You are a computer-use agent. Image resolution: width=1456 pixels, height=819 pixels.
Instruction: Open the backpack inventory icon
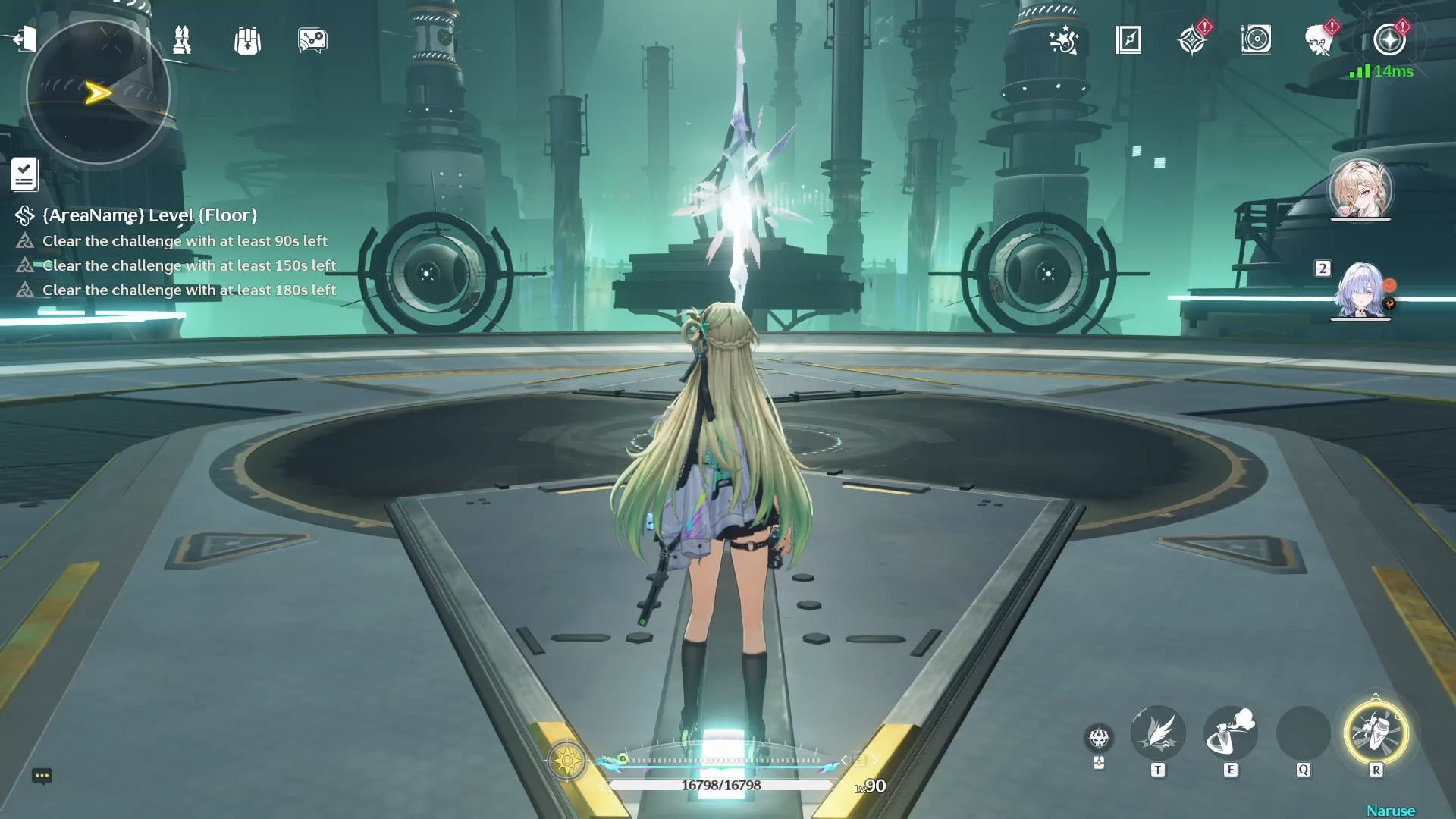[247, 41]
